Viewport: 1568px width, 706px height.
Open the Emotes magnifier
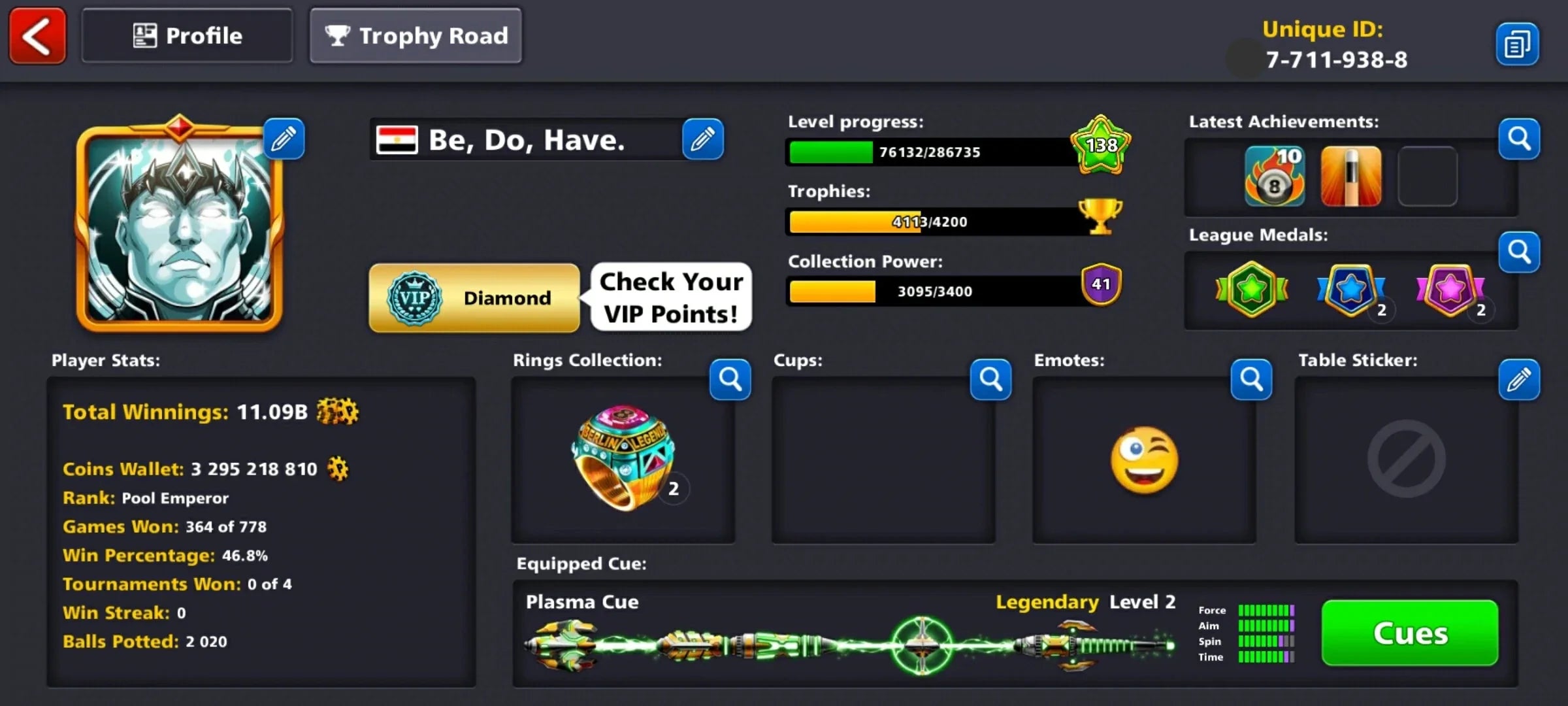point(1250,380)
